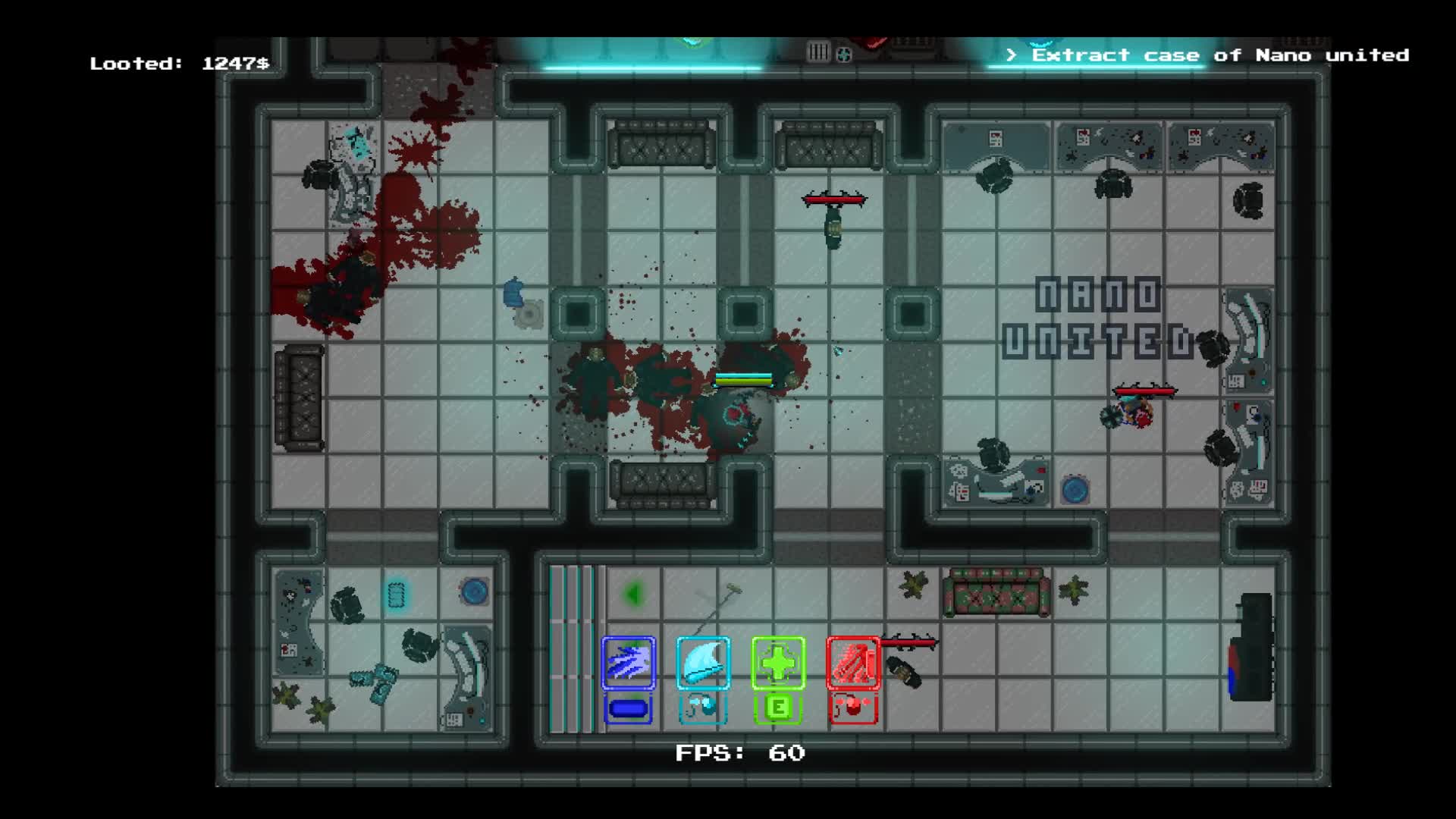The image size is (1456, 819).
Task: Click the FPS: 60 status readout
Action: click(x=739, y=753)
